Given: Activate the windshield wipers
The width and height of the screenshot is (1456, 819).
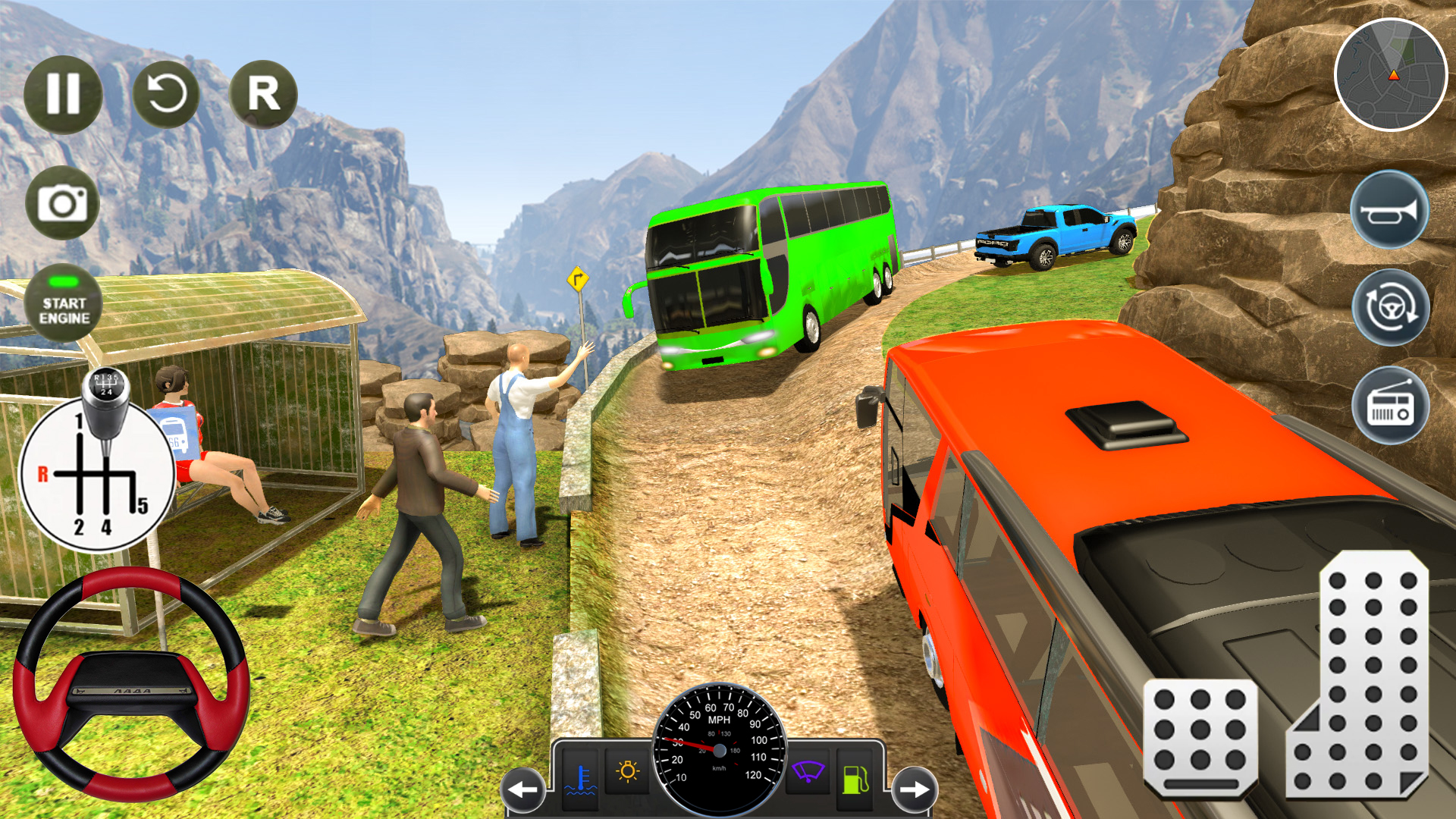Looking at the screenshot, I should click(x=808, y=770).
